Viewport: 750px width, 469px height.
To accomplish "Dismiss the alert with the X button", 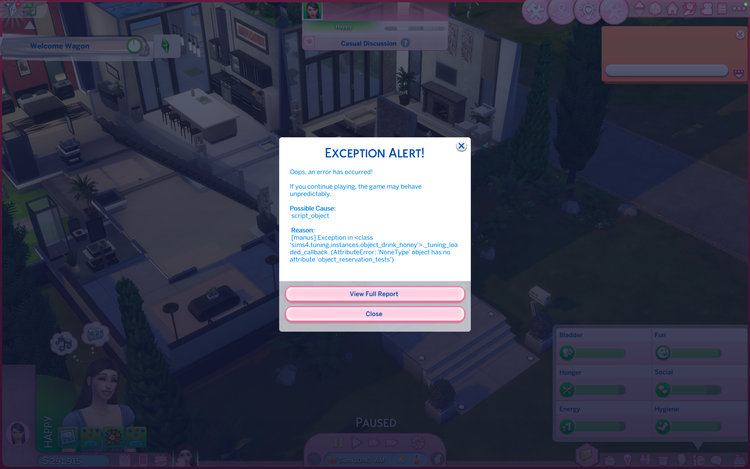I will click(x=461, y=146).
